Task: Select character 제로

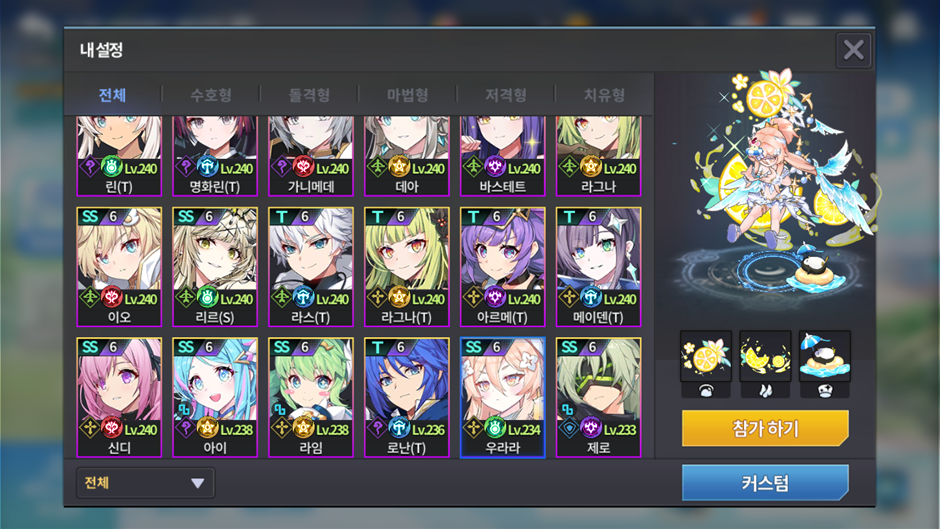Action: pos(598,397)
